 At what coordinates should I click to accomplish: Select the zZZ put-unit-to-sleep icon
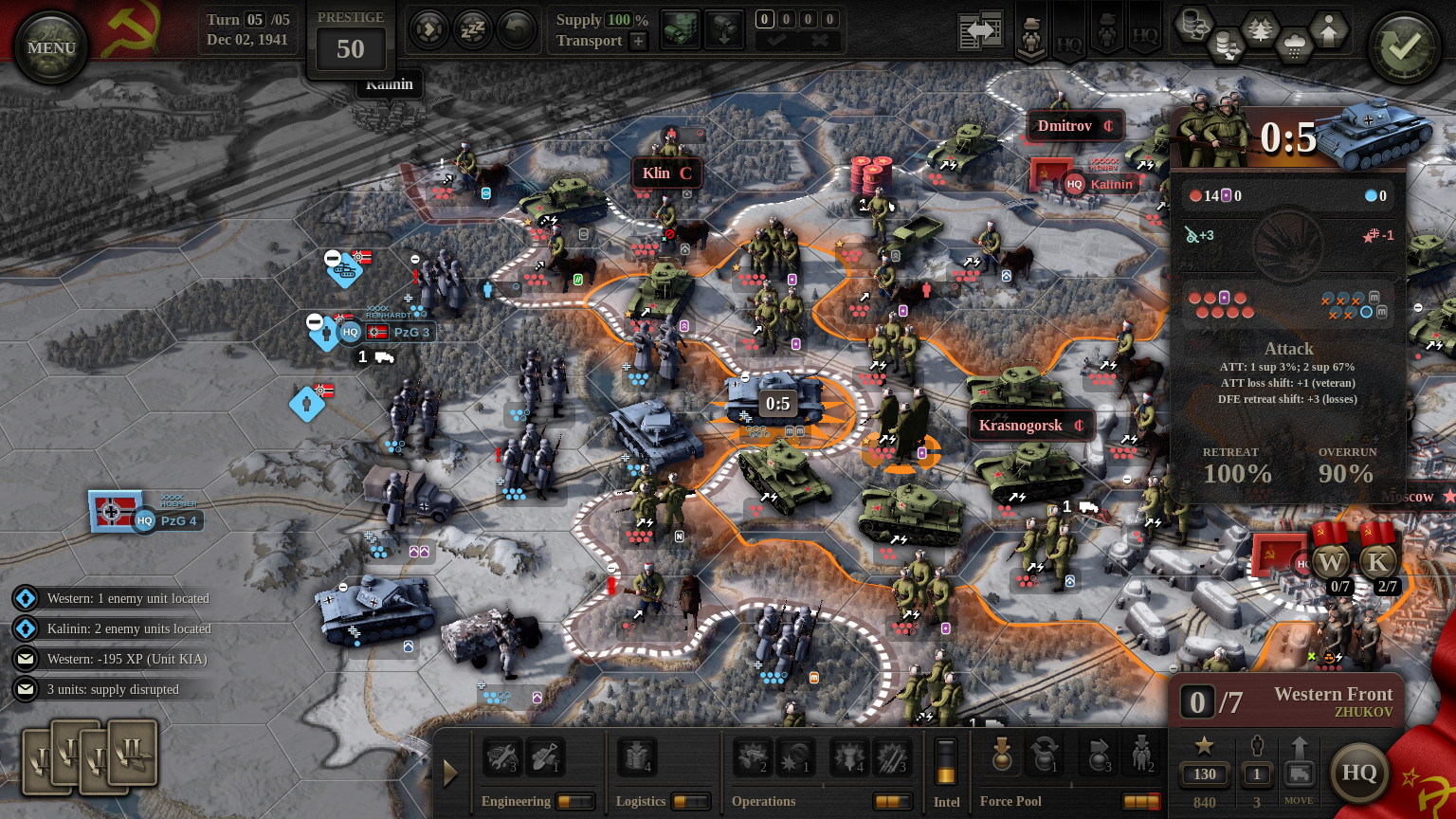472,29
